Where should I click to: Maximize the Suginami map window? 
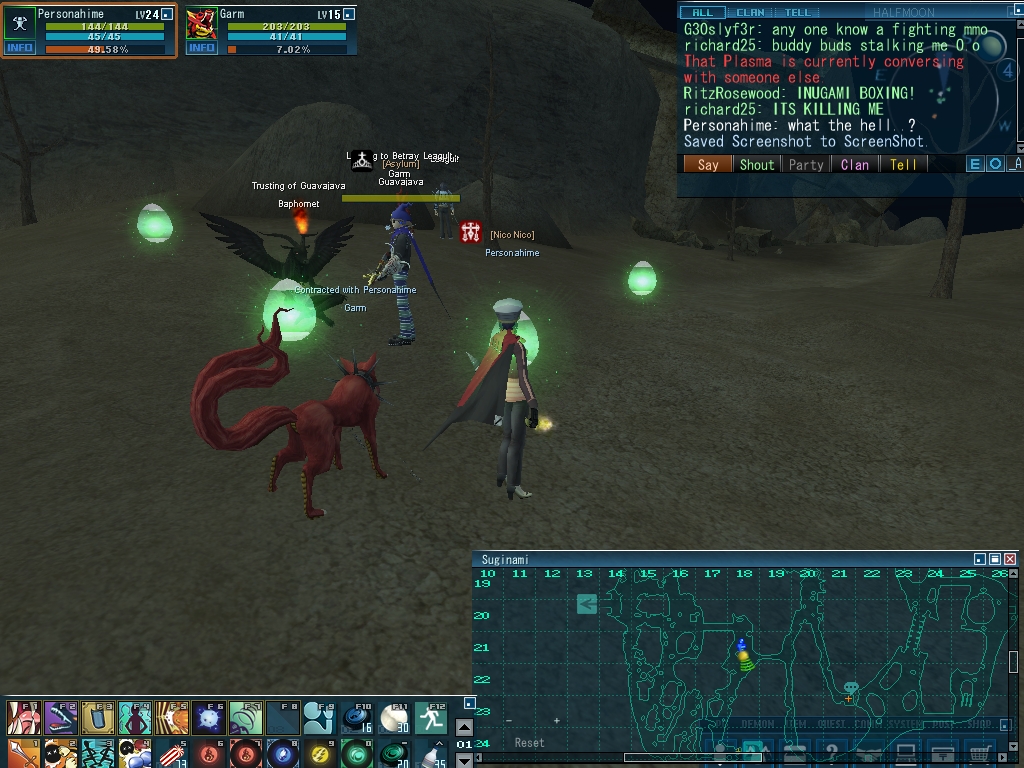coord(995,560)
